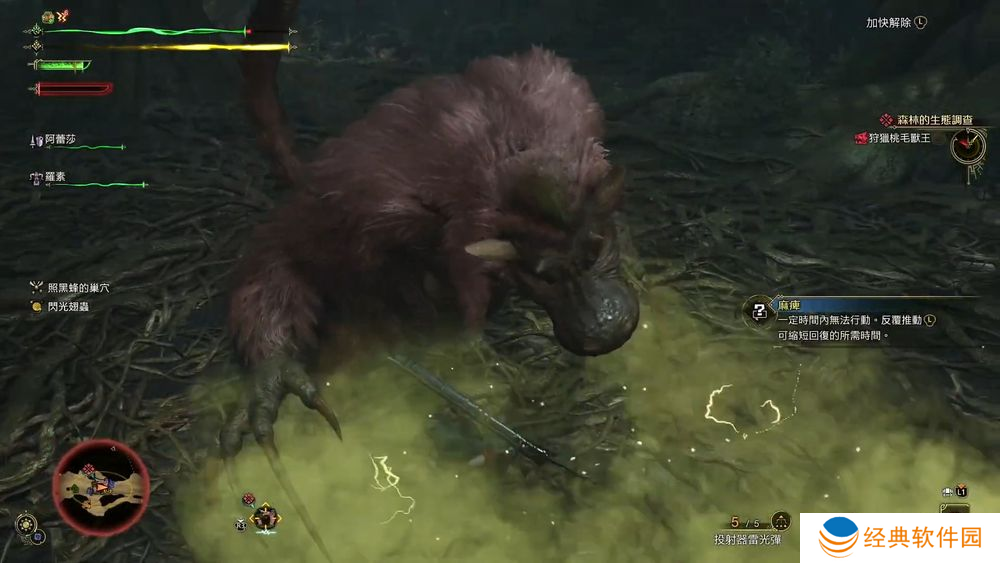Image resolution: width=1000 pixels, height=563 pixels.
Task: Select party member 羅素
Action: [59, 177]
